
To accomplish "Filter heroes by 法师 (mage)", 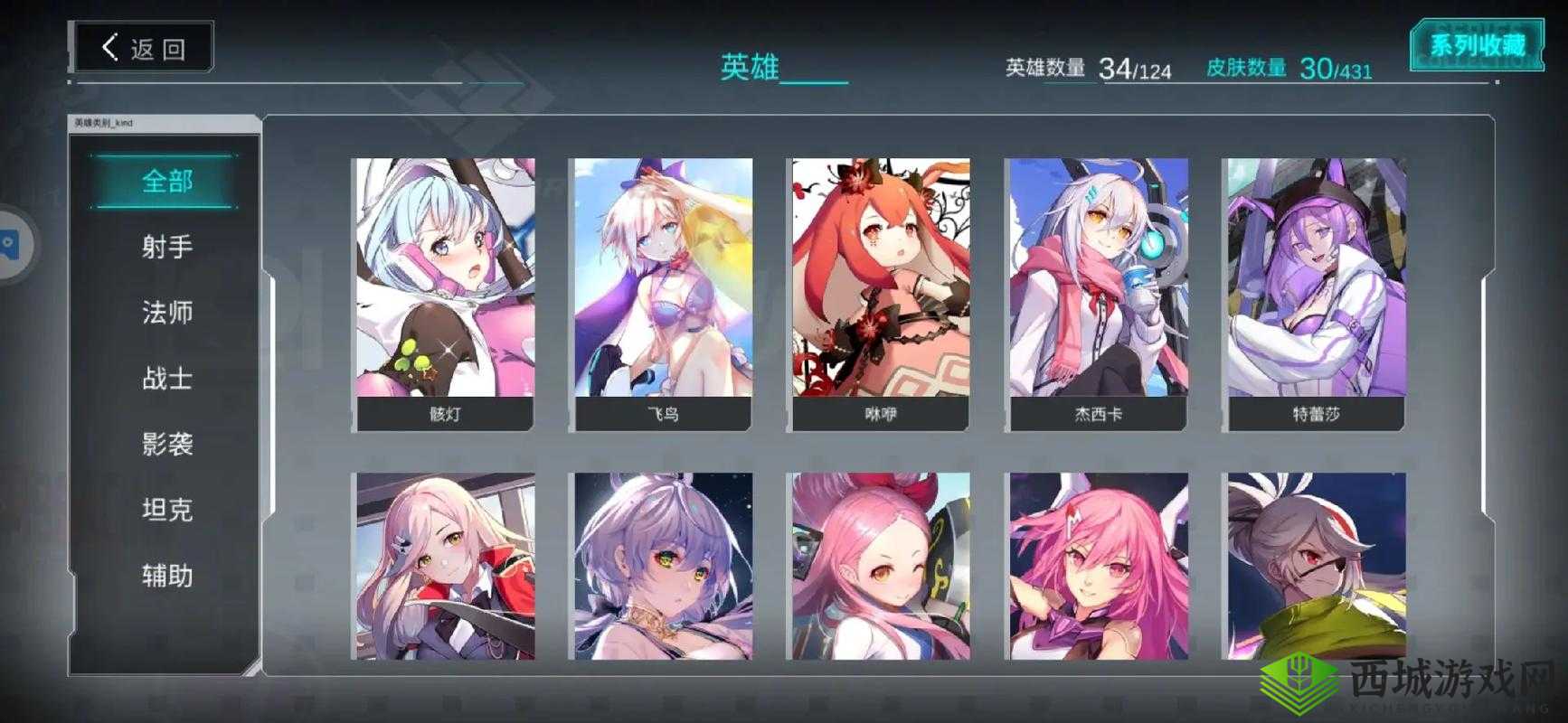I will tap(167, 312).
